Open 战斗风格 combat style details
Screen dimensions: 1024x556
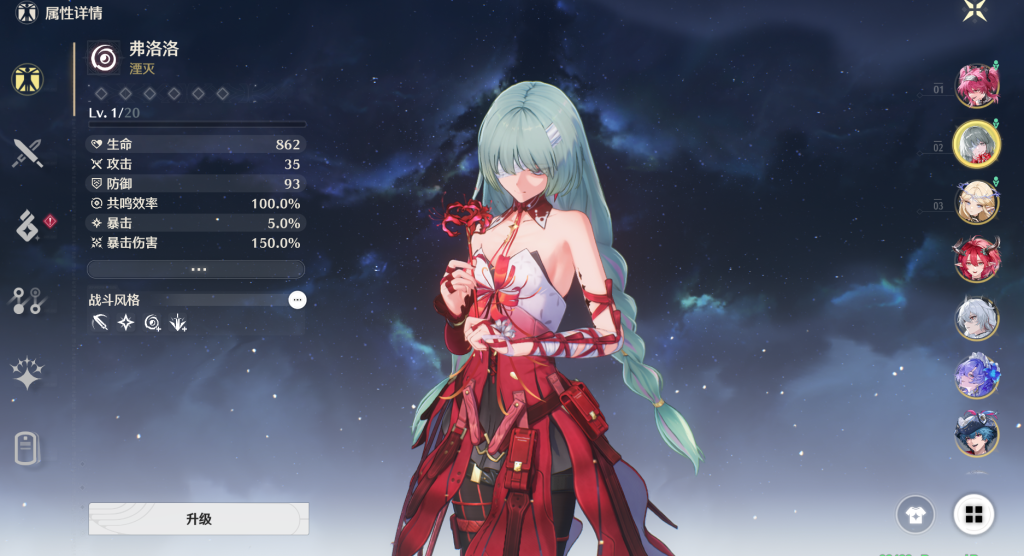tap(297, 299)
